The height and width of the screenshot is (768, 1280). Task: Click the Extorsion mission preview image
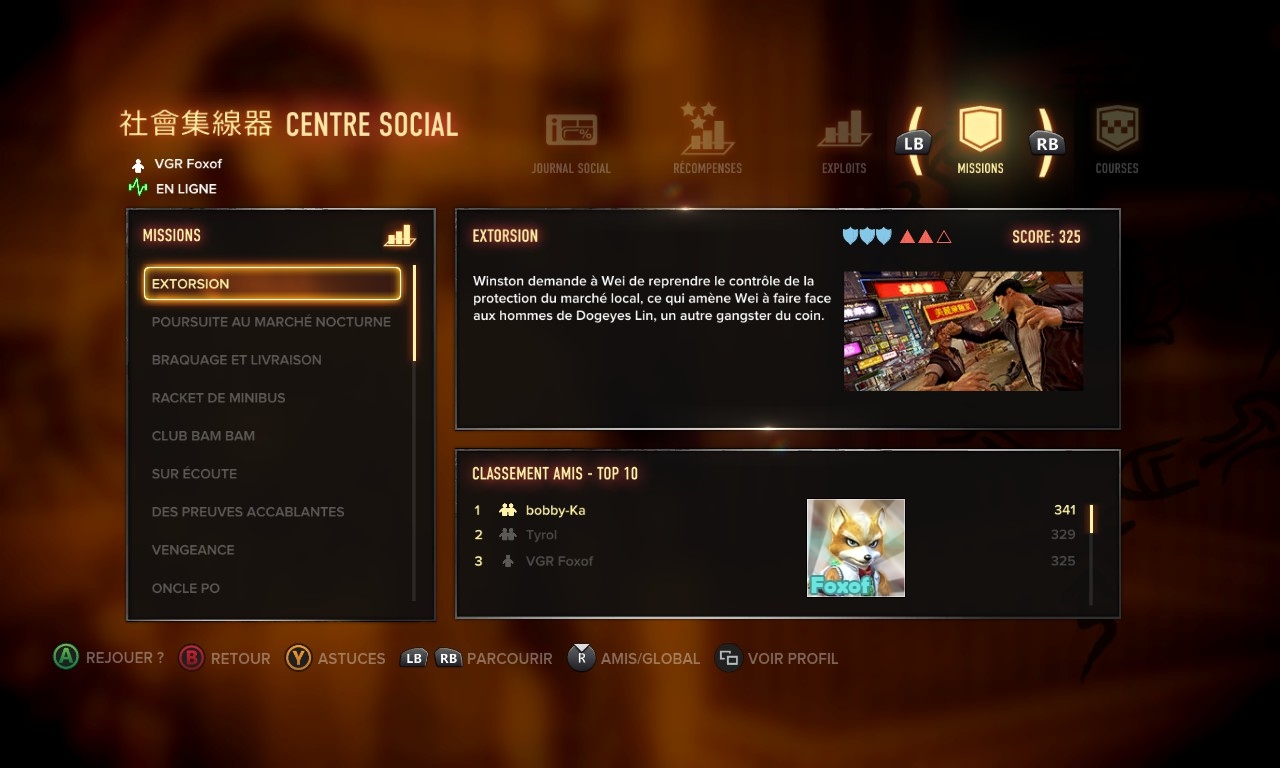pos(963,331)
